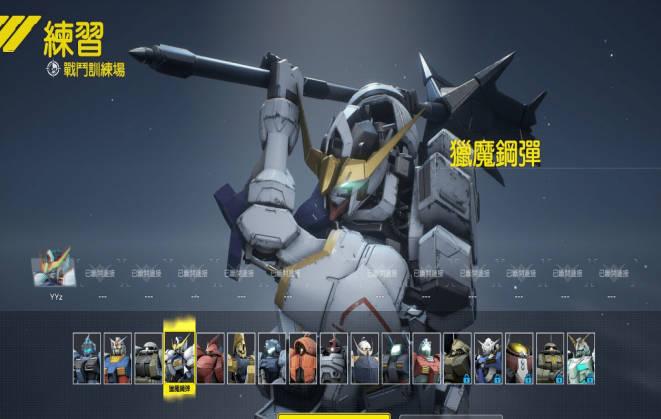Image resolution: width=661 pixels, height=419 pixels.
Task: Choose the red-chested suit with green visor
Action: click(x=427, y=358)
